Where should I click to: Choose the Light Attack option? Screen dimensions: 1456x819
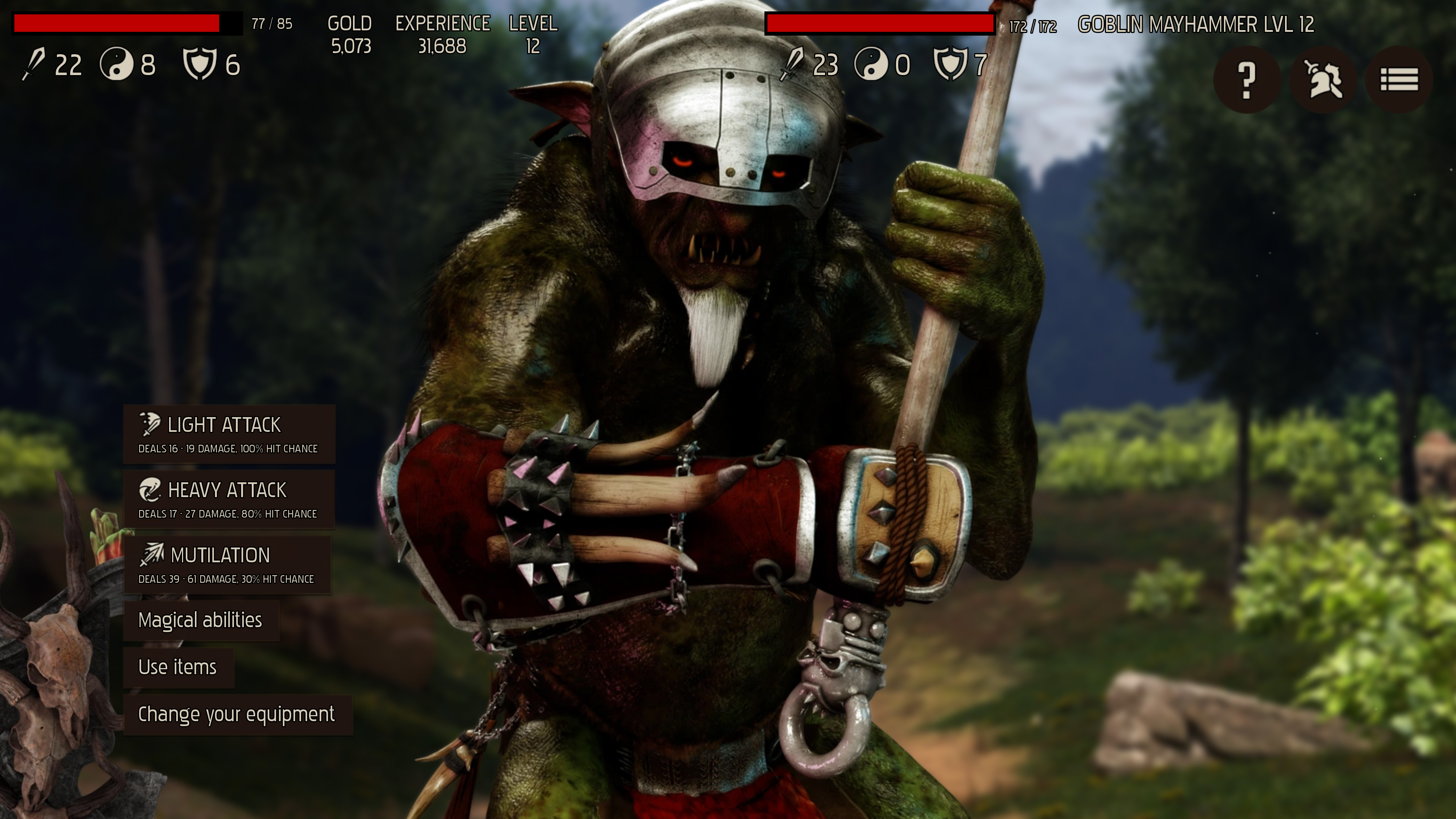[x=229, y=434]
